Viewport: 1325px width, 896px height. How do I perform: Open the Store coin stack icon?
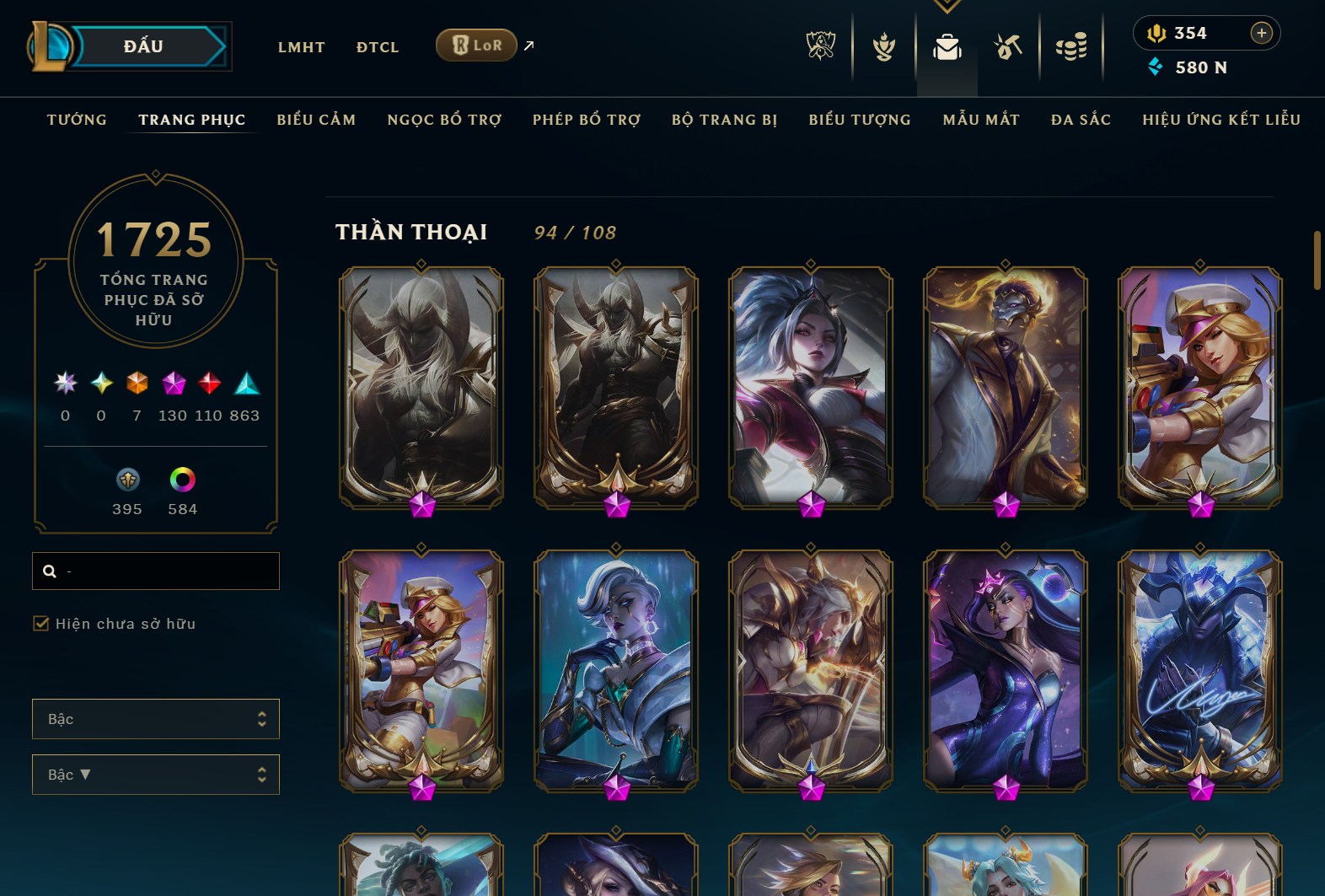click(x=1070, y=48)
